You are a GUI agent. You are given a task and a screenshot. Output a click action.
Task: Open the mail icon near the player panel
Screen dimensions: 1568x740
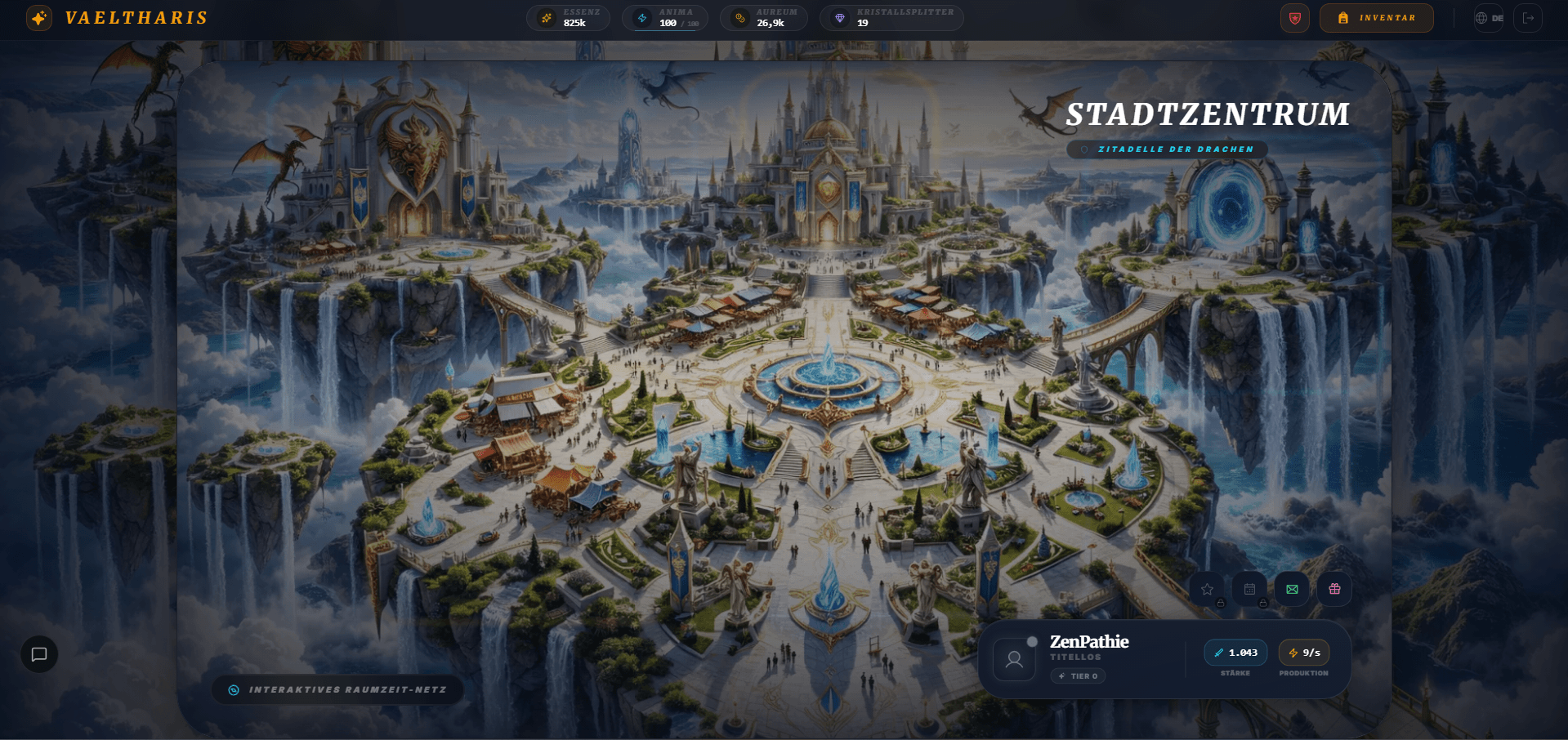(1292, 588)
